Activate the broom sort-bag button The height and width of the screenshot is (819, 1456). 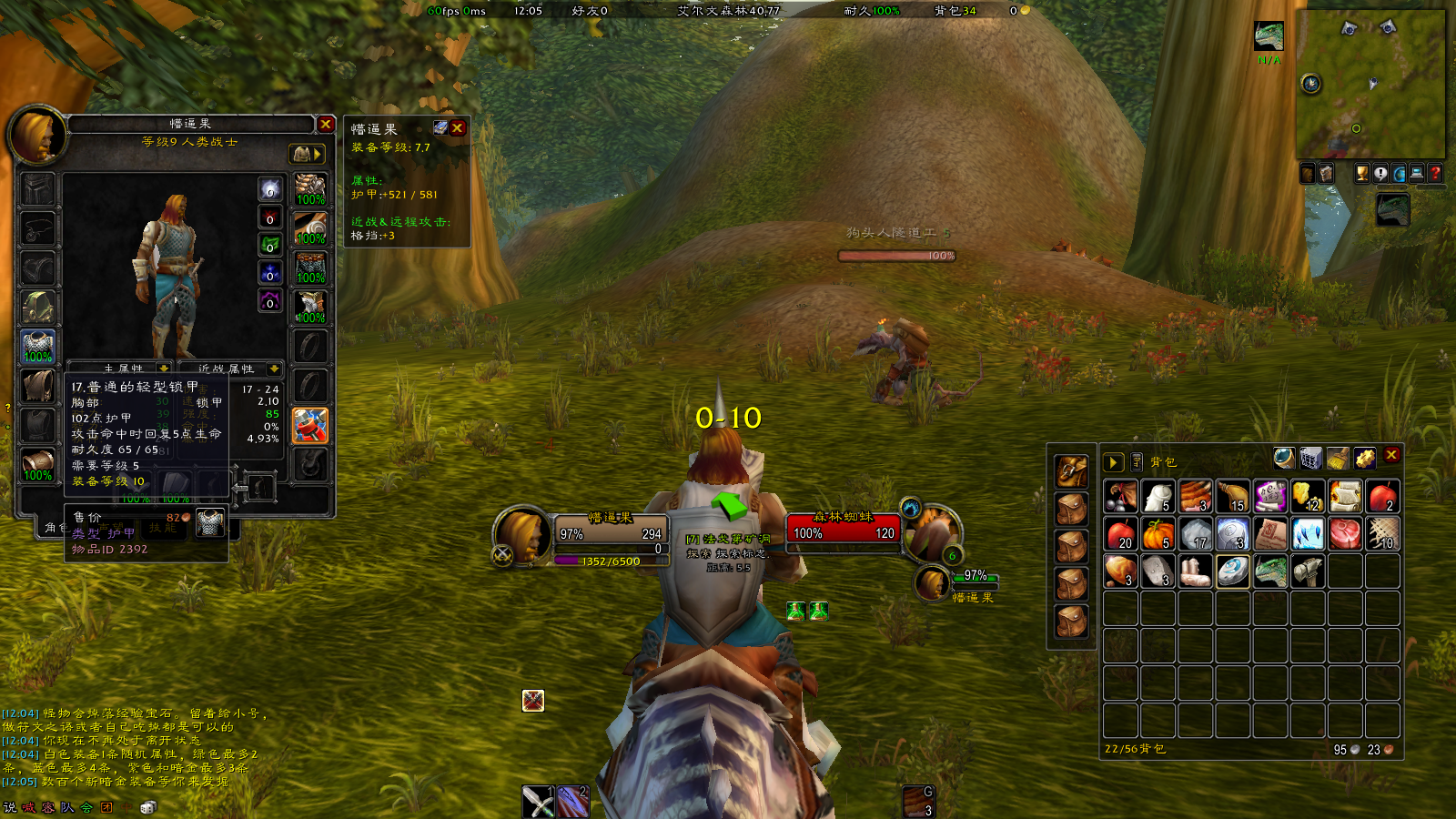[x=1337, y=458]
